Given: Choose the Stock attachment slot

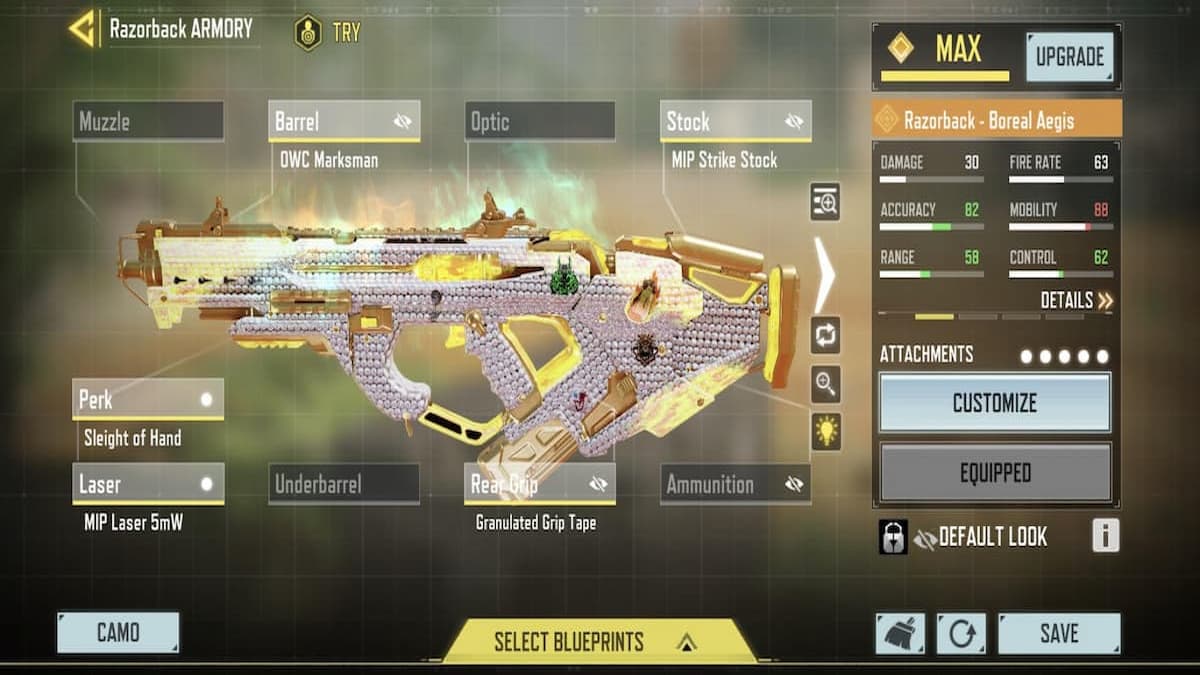Looking at the screenshot, I should click(x=736, y=122).
